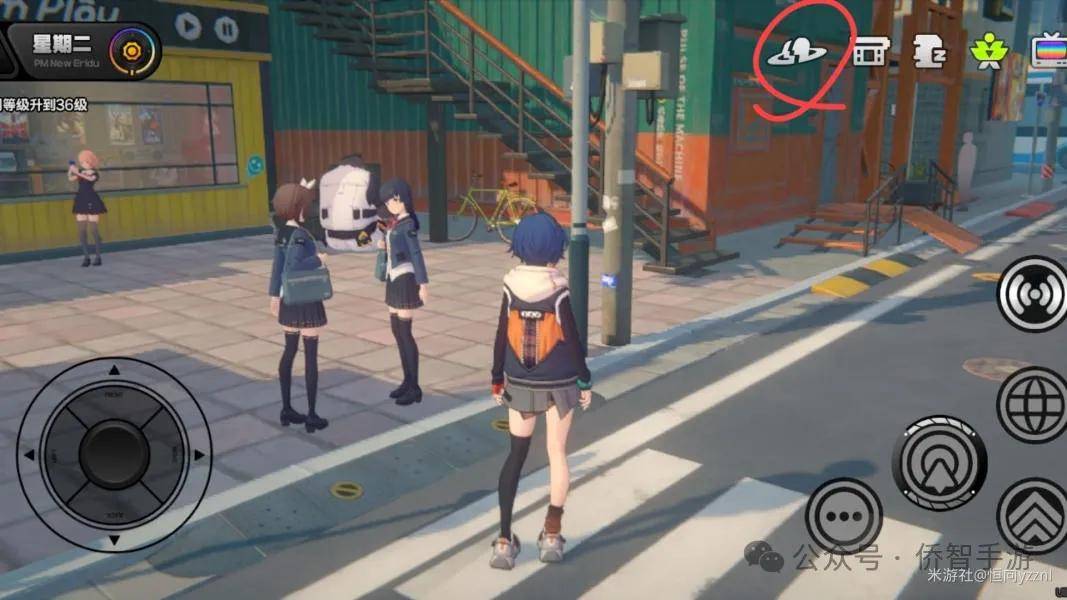1067x600 pixels.
Task: Activate the signal-wave round button
Action: [x=1035, y=293]
